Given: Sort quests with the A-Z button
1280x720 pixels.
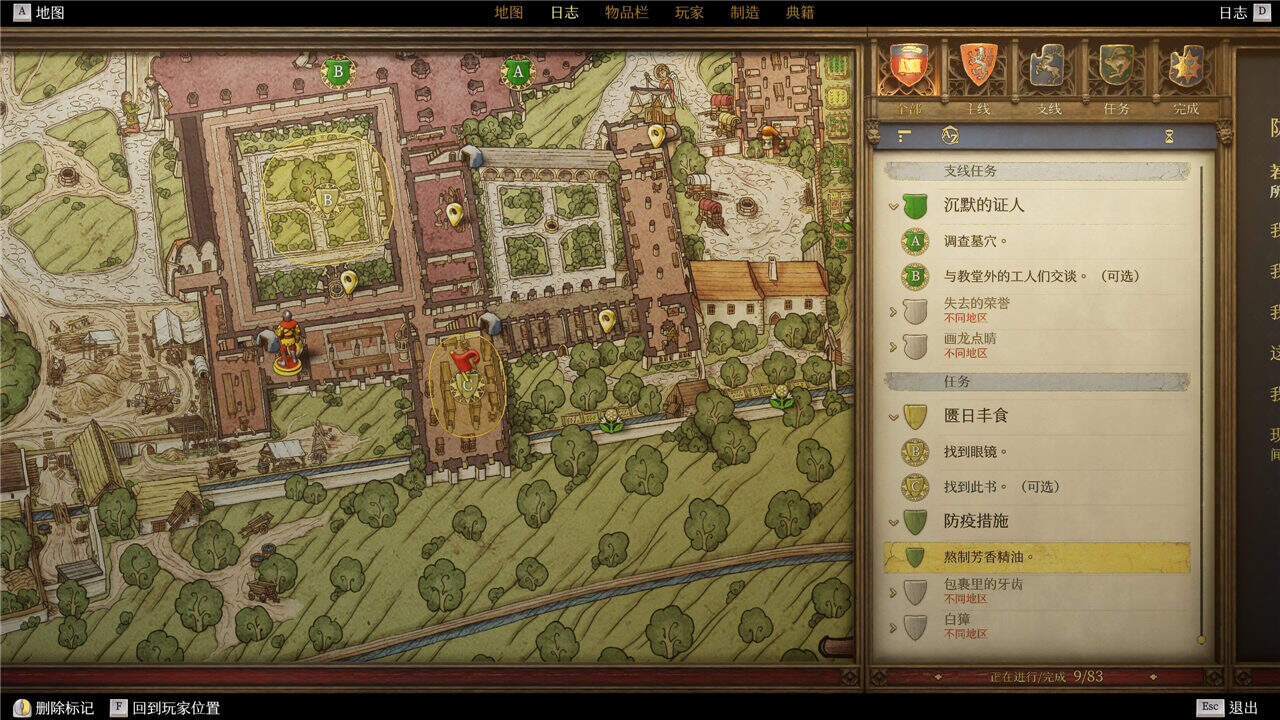Looking at the screenshot, I should pos(950,135).
